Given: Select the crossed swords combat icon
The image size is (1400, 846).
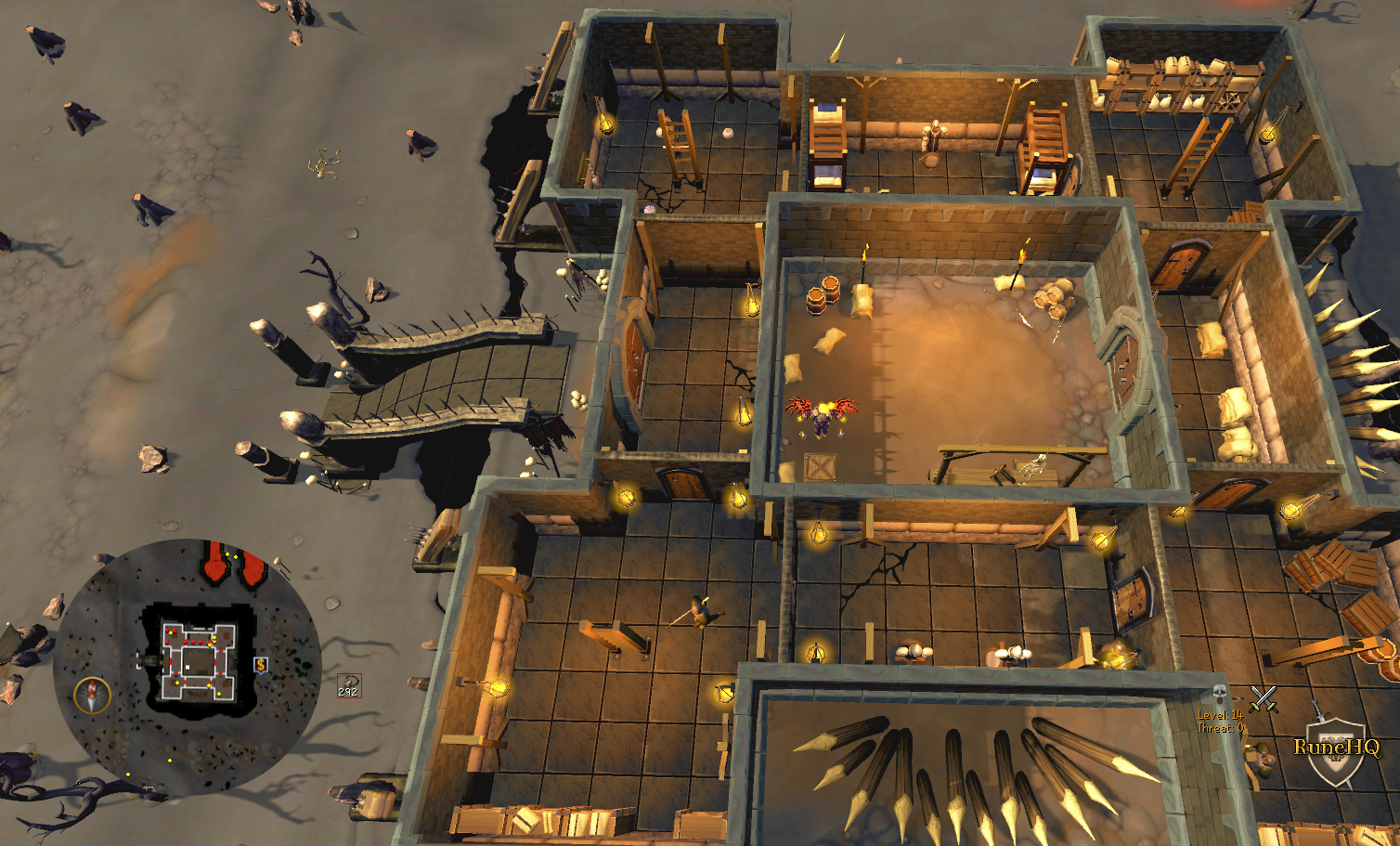Looking at the screenshot, I should 1262,697.
